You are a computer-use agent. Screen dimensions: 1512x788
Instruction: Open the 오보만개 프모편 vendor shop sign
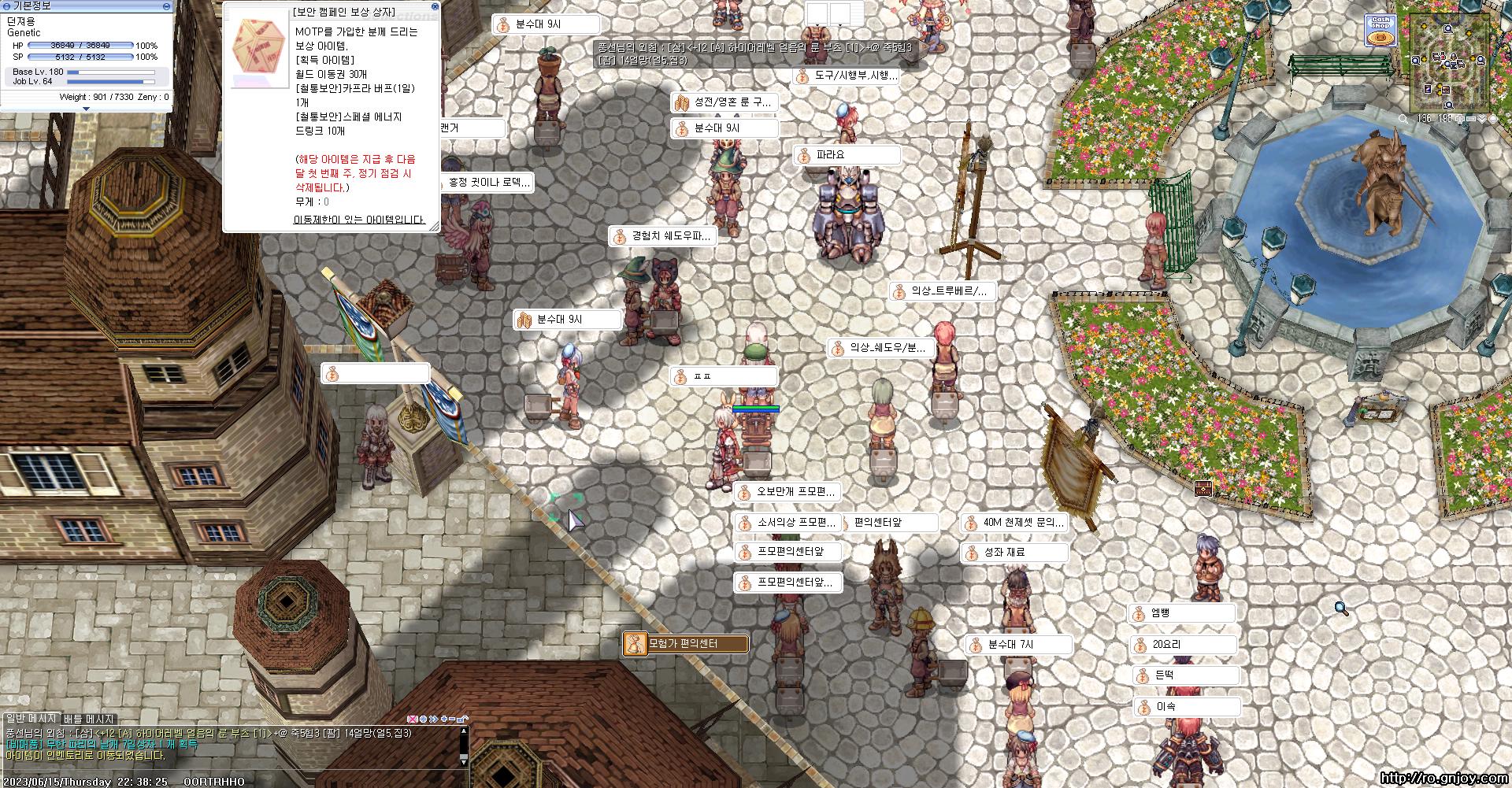click(x=787, y=493)
